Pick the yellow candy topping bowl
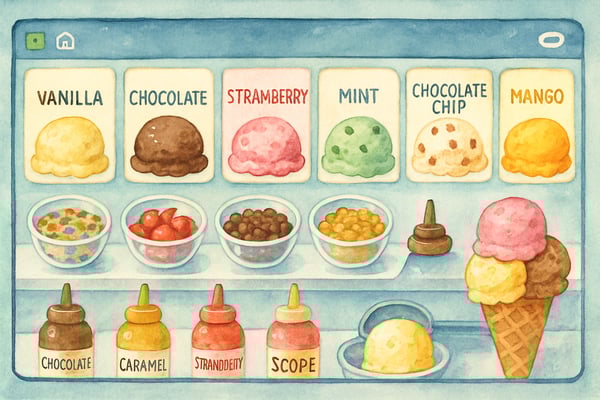The image size is (600, 400). tap(350, 230)
